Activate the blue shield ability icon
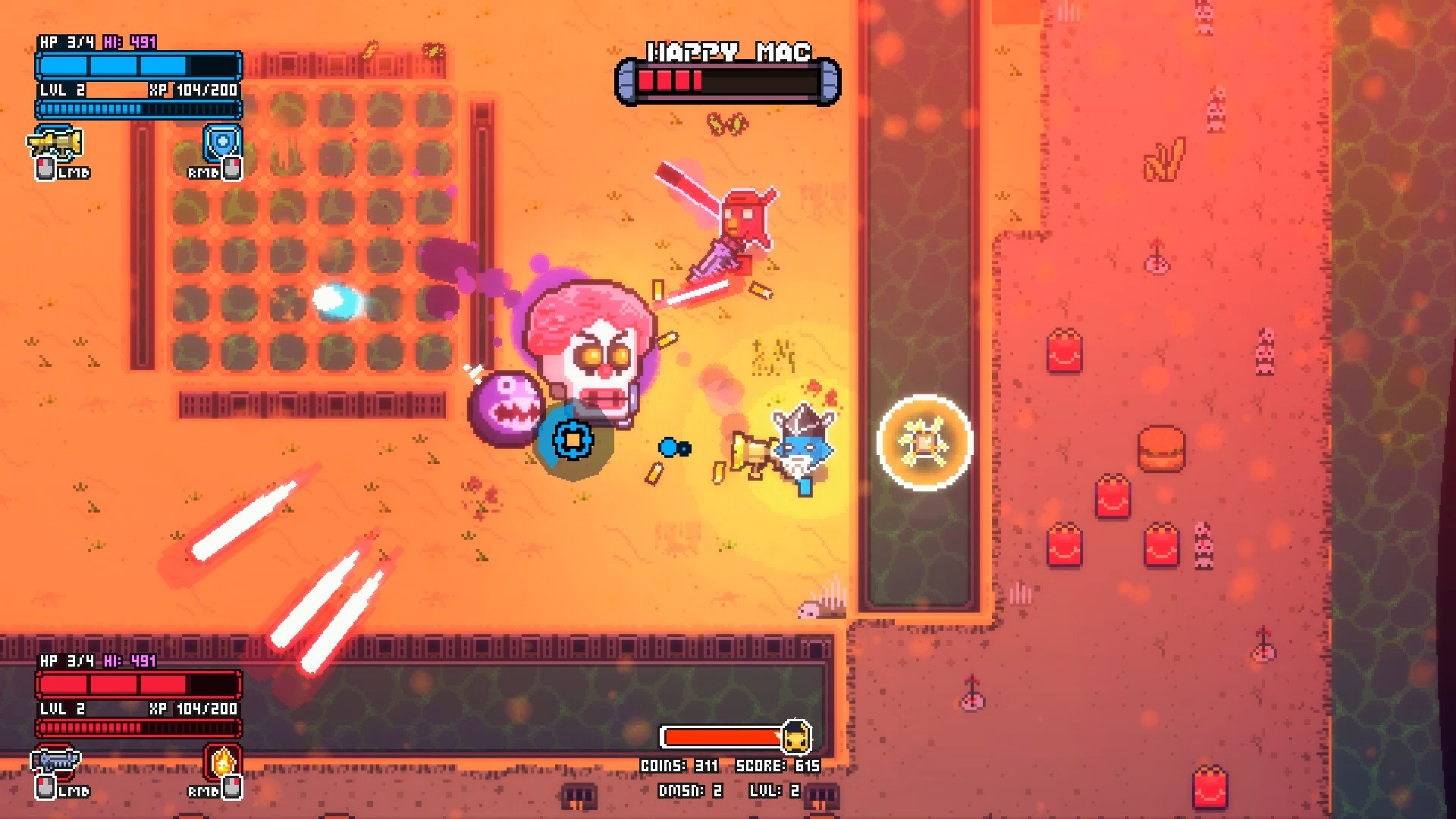 [222, 143]
